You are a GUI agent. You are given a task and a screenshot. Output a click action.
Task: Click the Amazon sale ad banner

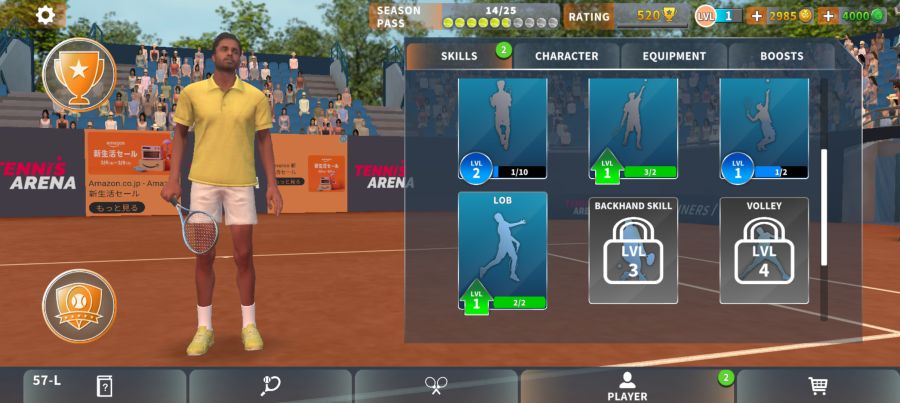click(117, 172)
